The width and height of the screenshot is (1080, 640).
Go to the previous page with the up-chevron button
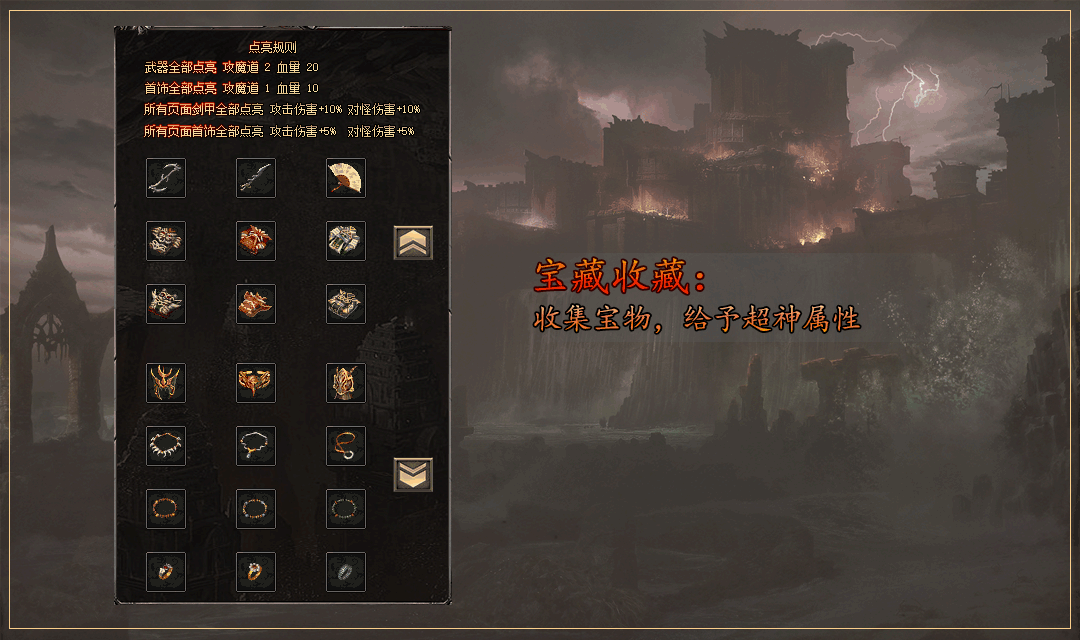pyautogui.click(x=413, y=242)
